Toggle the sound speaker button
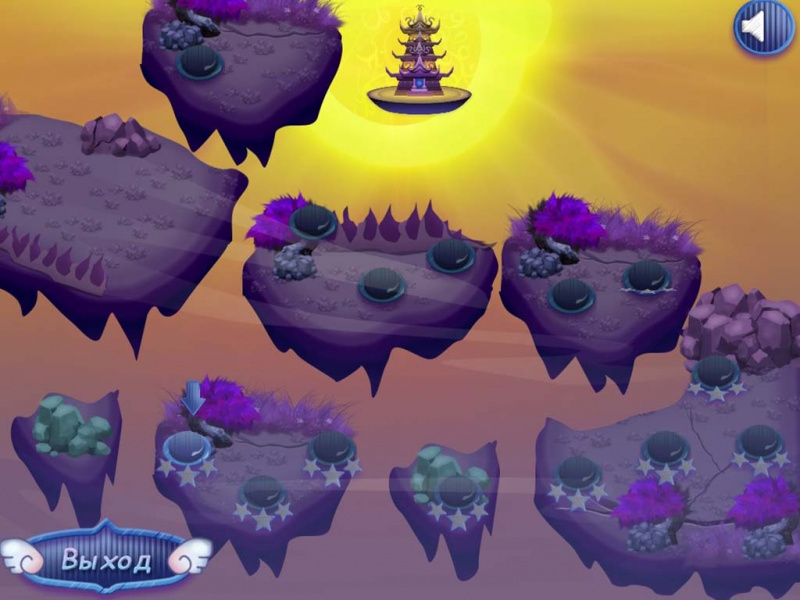Screen dimensions: 800x600 click(763, 28)
